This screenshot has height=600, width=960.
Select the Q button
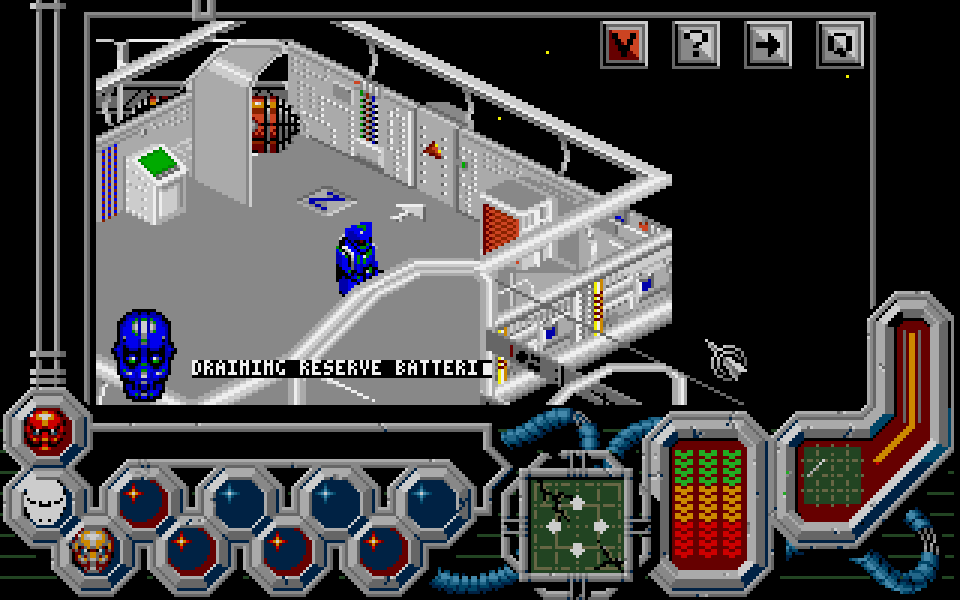(x=840, y=43)
